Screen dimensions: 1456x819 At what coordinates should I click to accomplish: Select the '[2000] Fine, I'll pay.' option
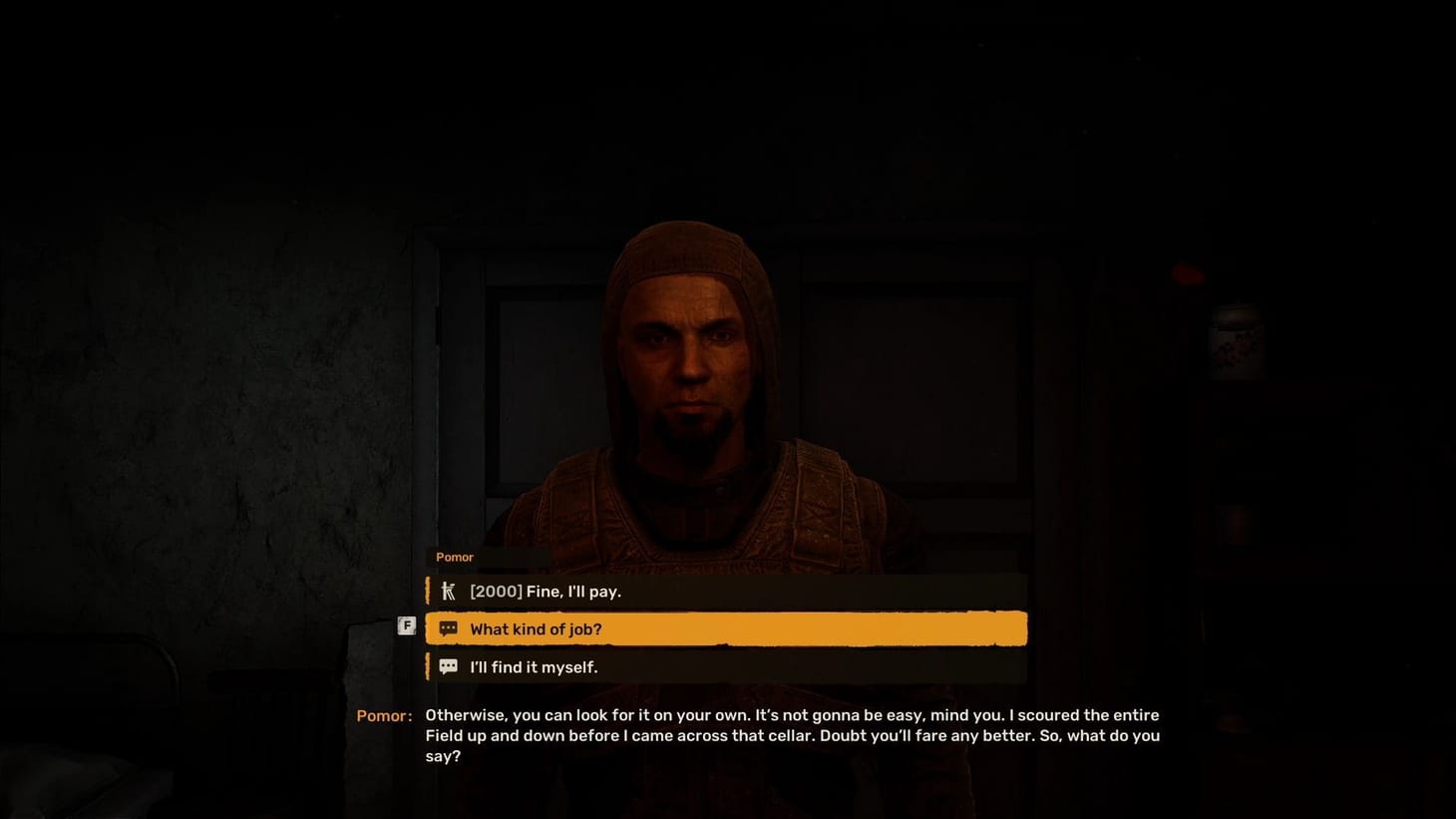(x=725, y=591)
